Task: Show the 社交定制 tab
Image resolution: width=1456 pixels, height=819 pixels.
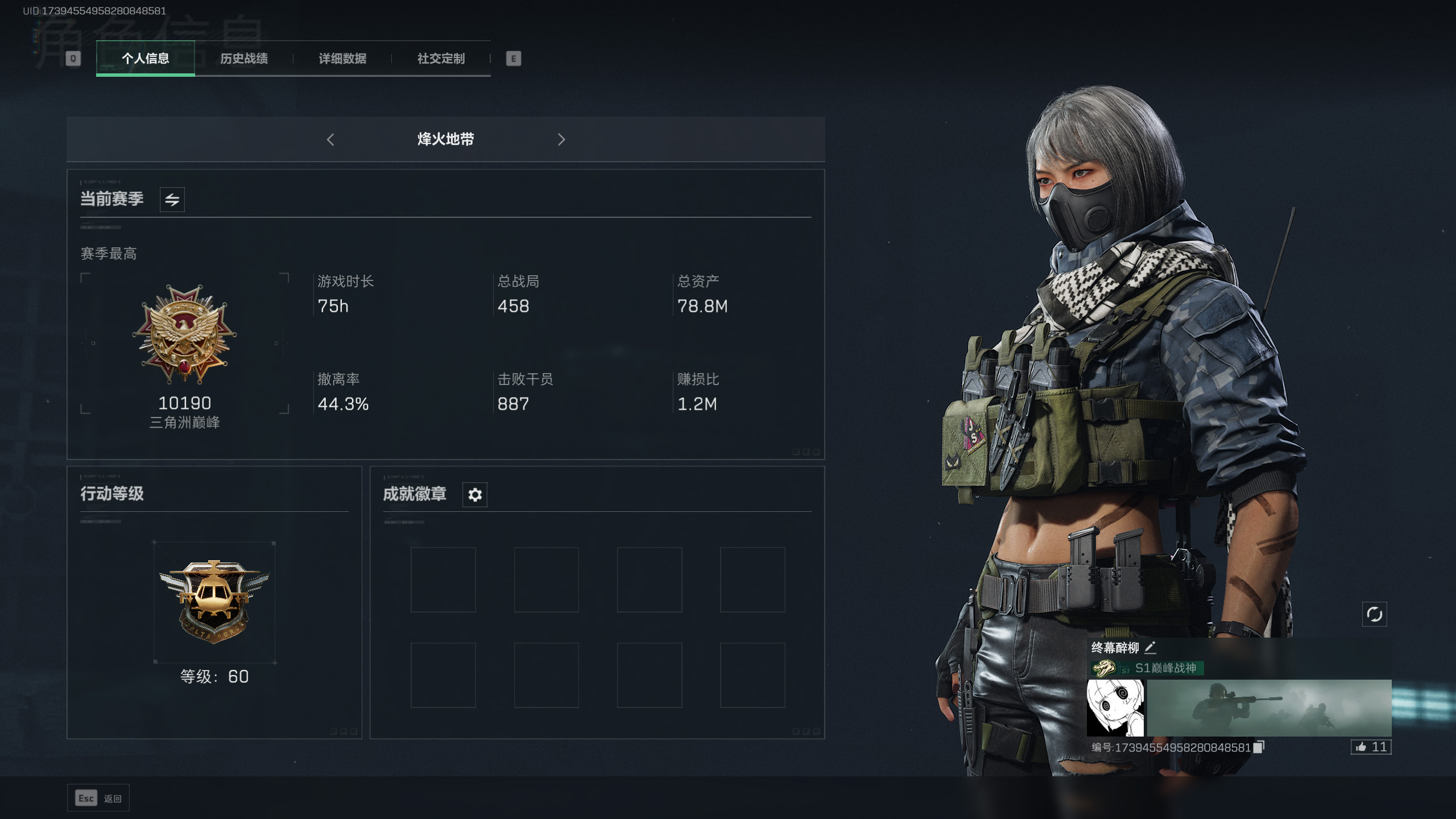Action: click(x=441, y=59)
